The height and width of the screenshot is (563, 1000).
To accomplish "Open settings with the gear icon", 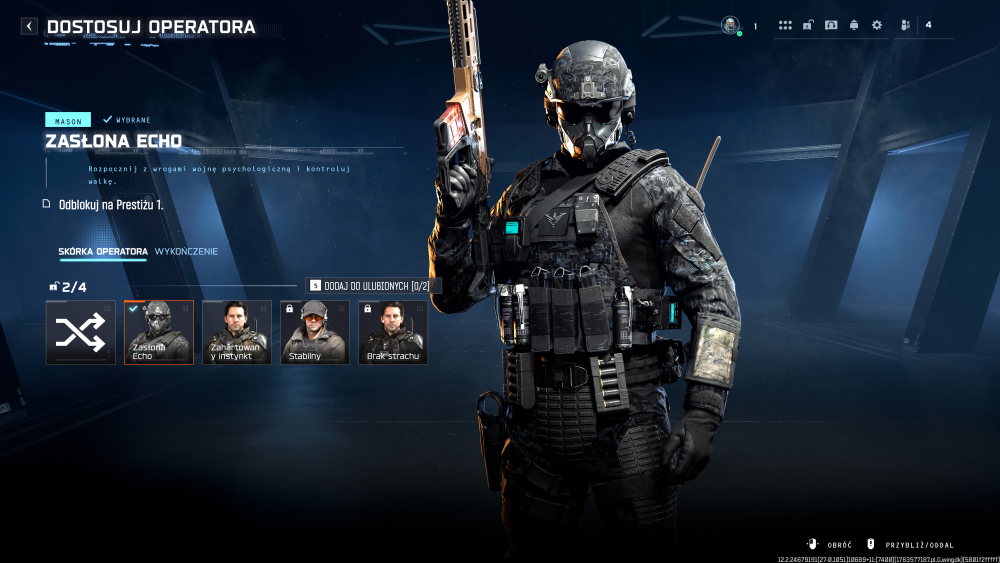I will click(x=877, y=25).
